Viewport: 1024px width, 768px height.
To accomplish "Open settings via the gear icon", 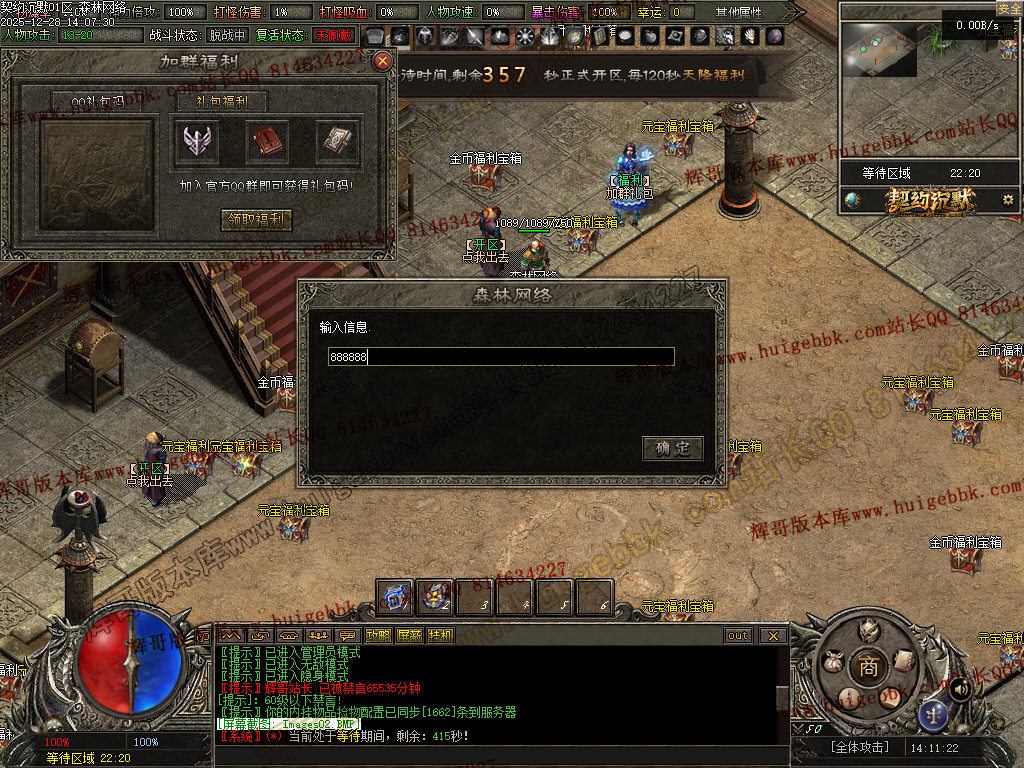I will click(x=1008, y=200).
